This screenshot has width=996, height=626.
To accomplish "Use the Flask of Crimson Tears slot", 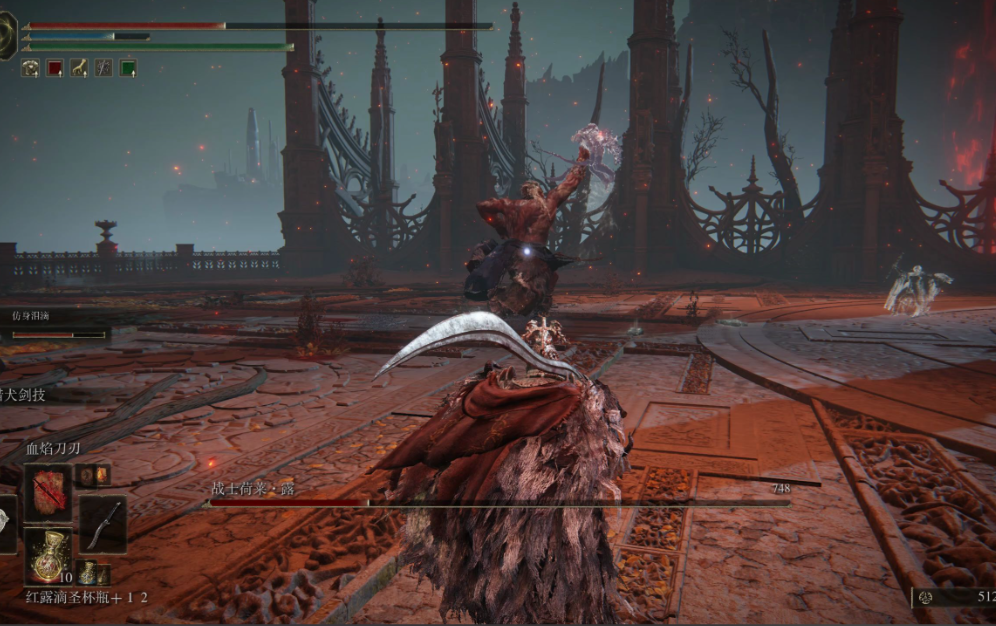I will [x=48, y=556].
